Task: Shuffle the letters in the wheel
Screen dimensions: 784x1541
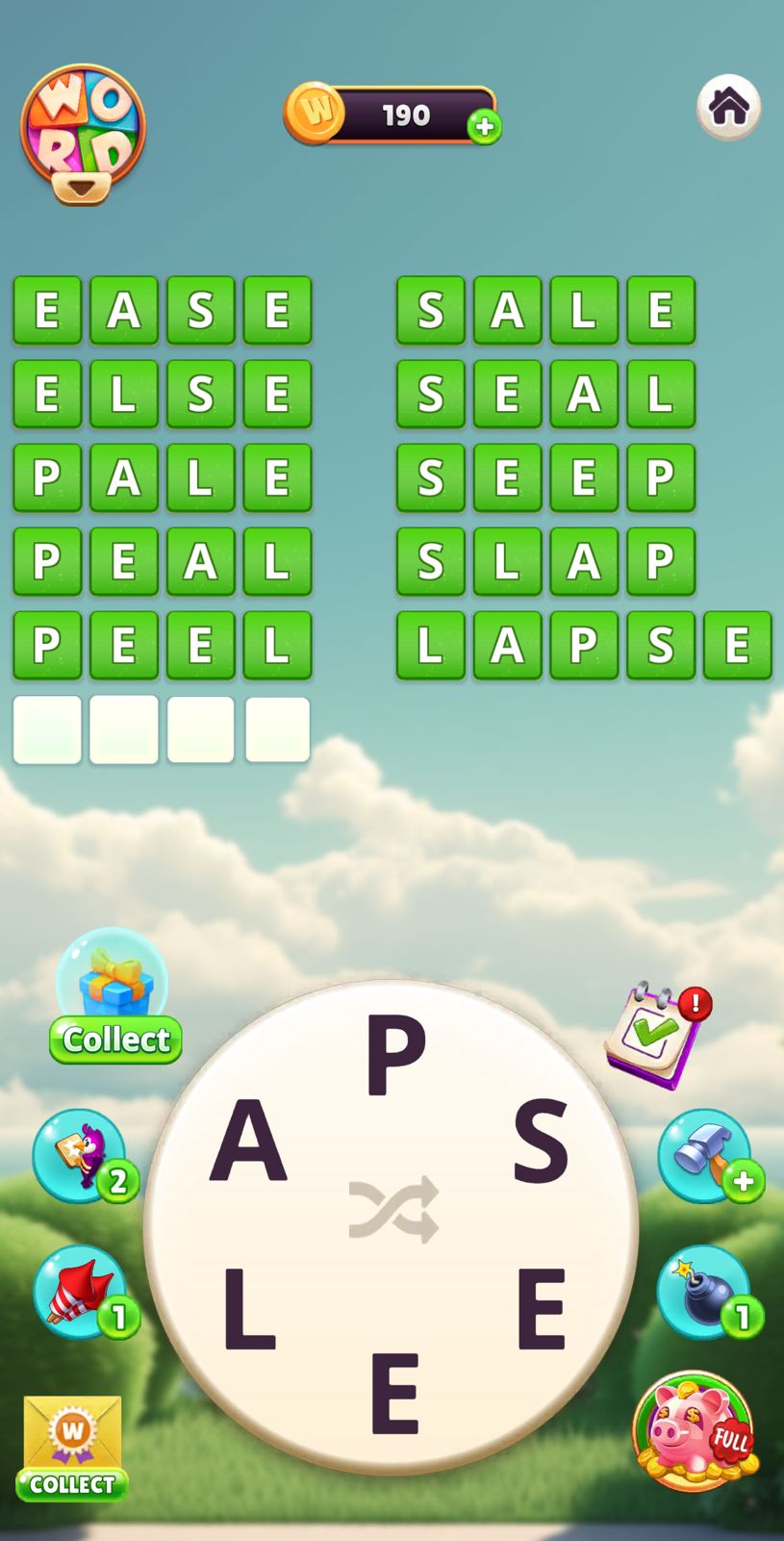Action: (x=392, y=1210)
